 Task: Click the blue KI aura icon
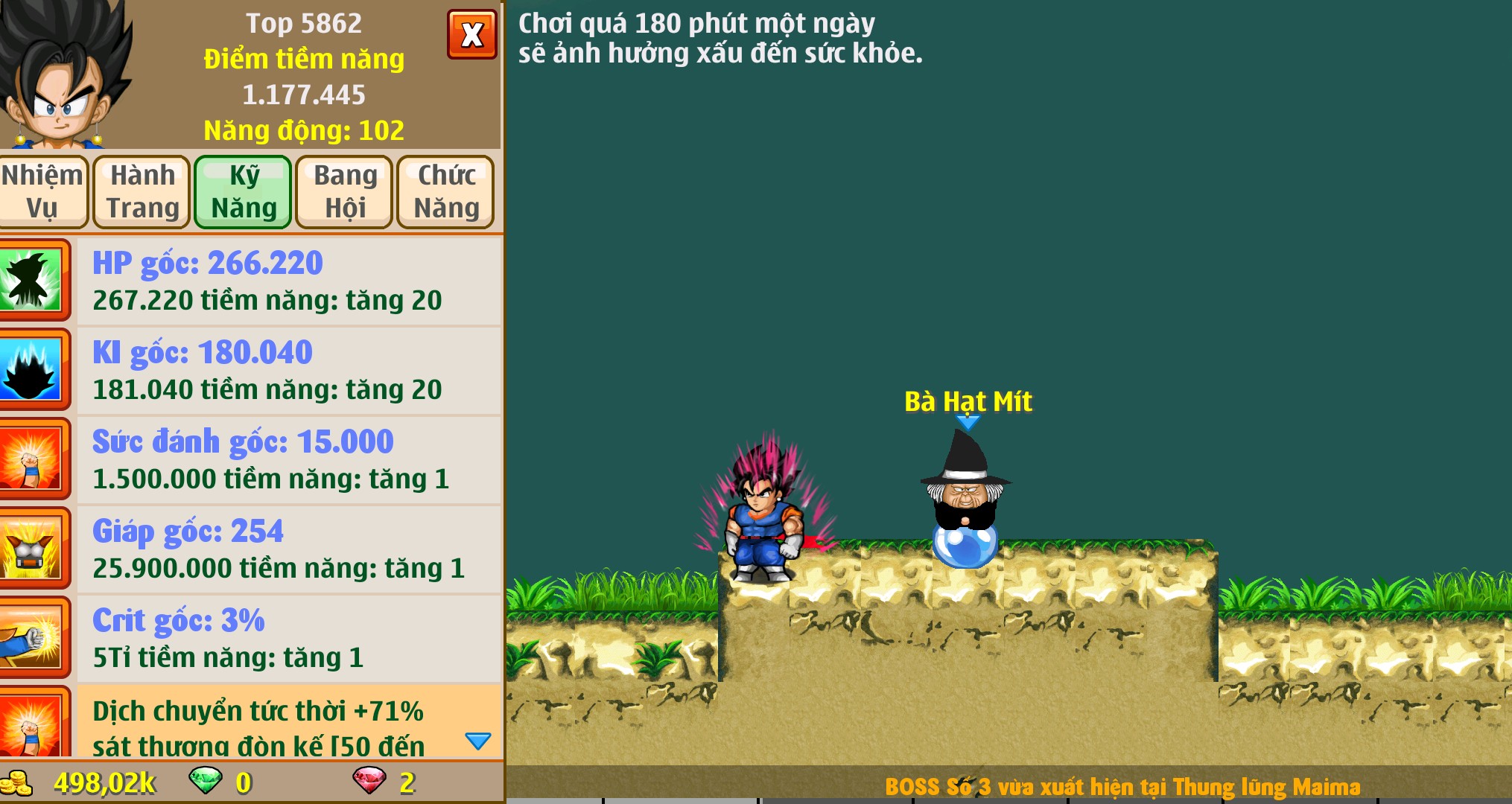click(x=32, y=369)
